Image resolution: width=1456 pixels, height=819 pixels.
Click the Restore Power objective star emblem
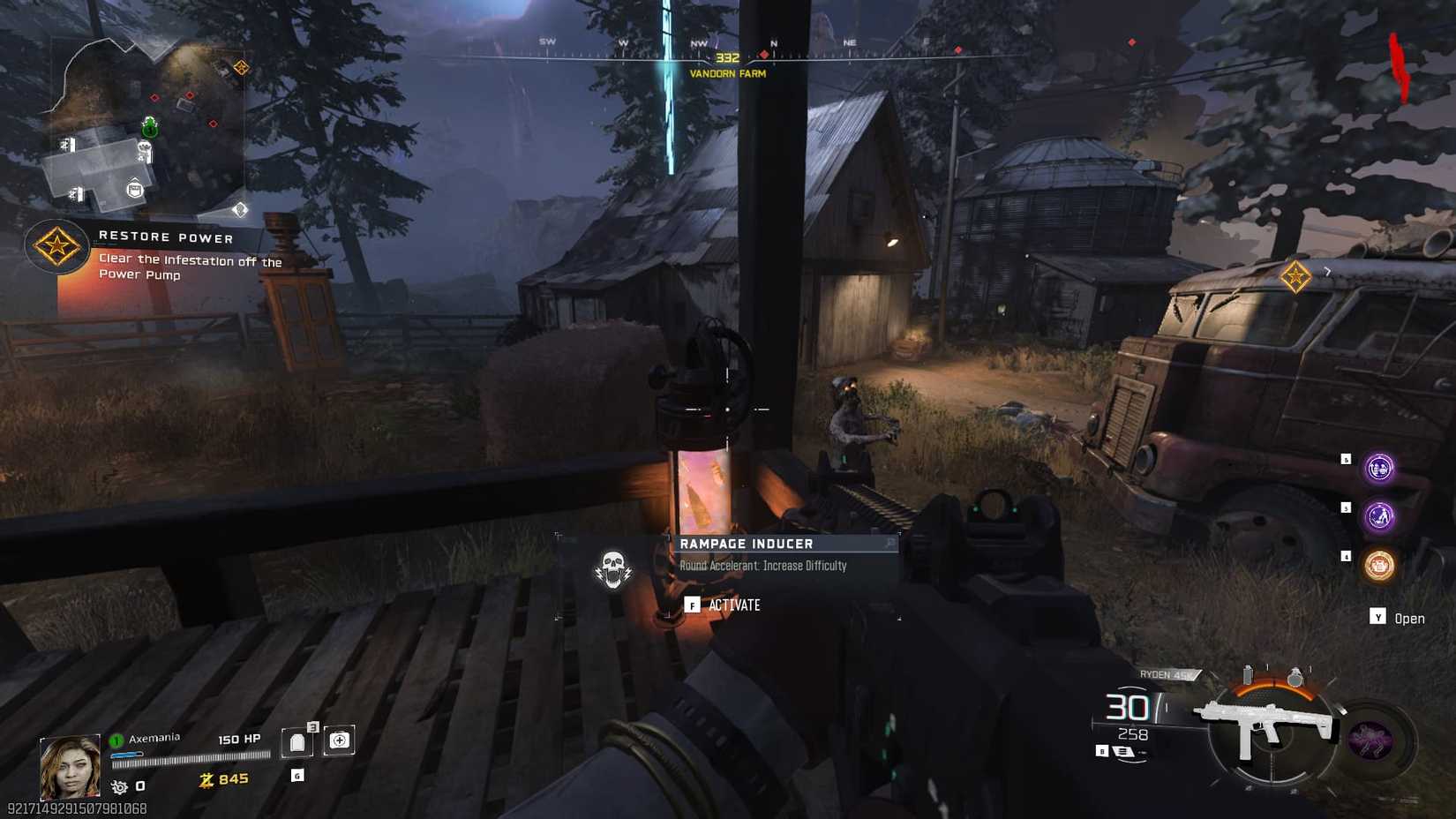tap(56, 247)
